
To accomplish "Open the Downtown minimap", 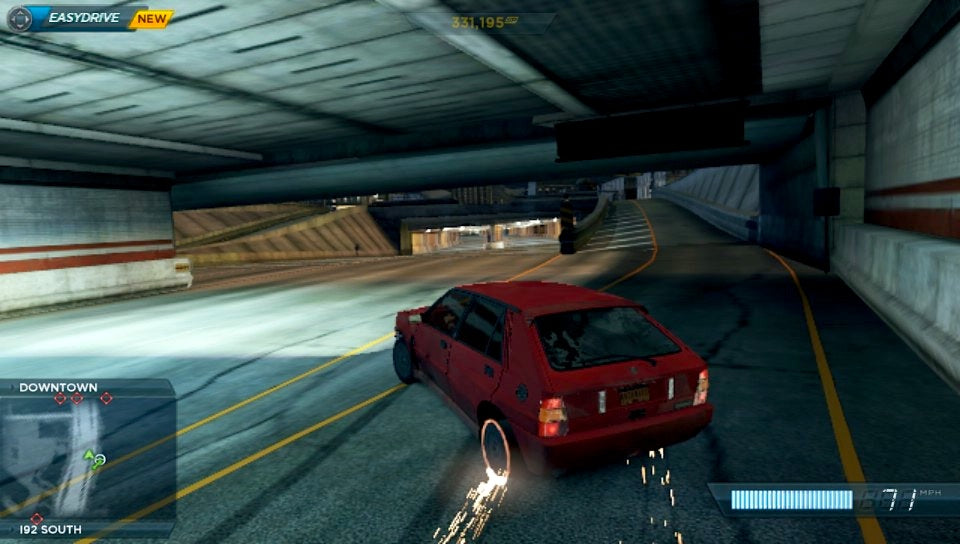I will click(87, 457).
